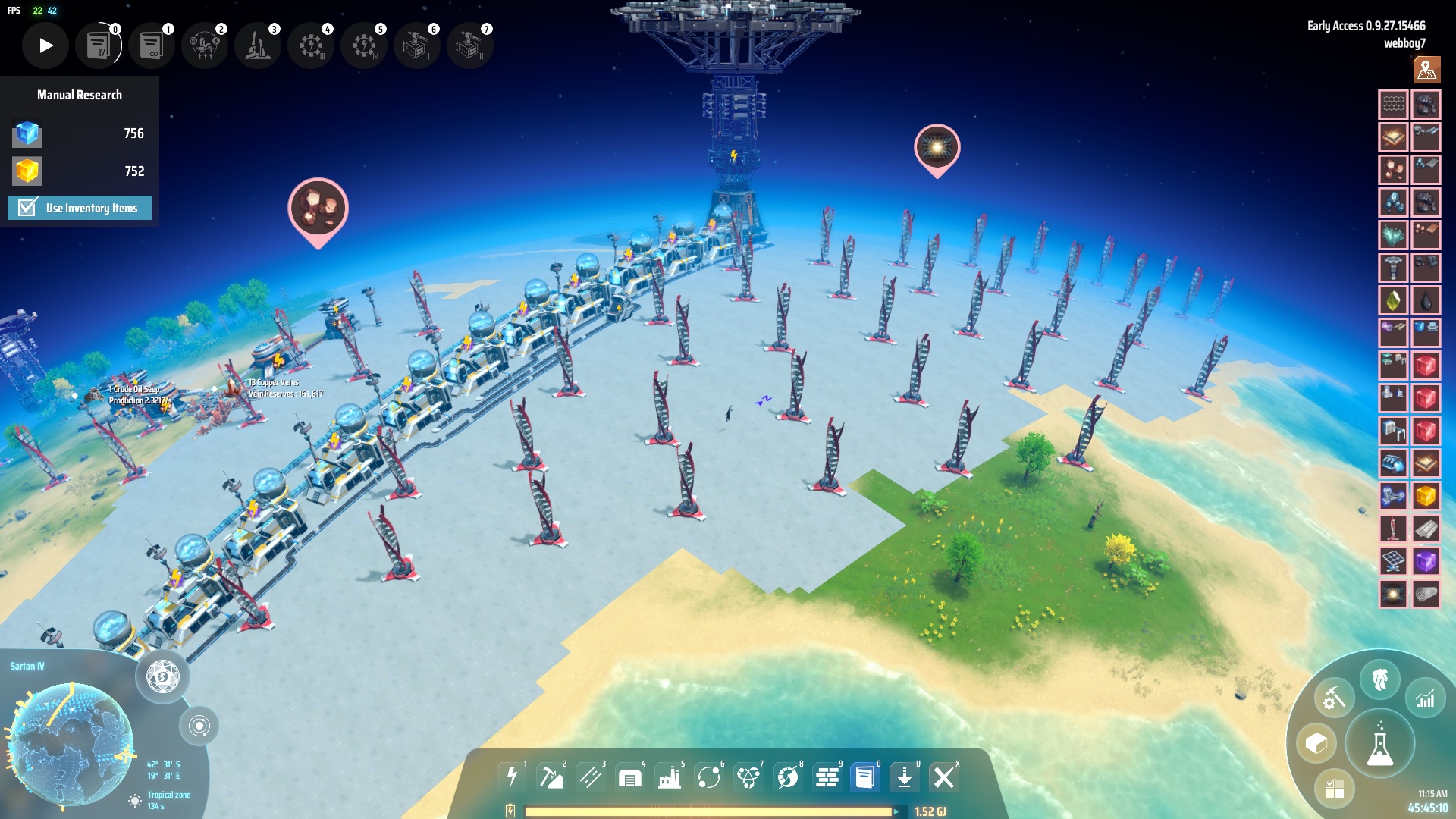Open the inventory cube button
The width and height of the screenshot is (1456, 819).
coord(1316,744)
